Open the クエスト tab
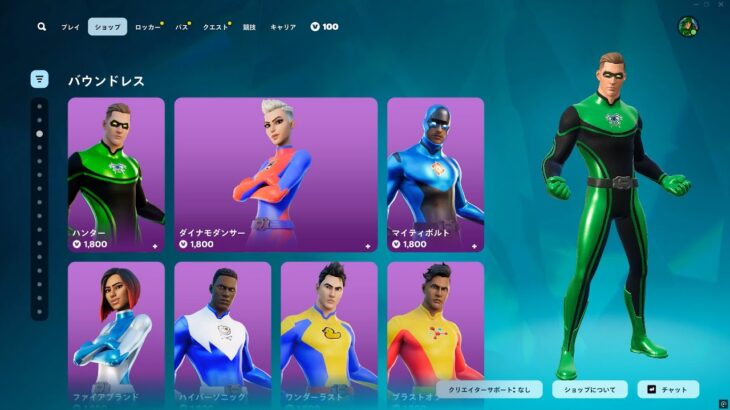The height and width of the screenshot is (410, 730). pos(215,27)
